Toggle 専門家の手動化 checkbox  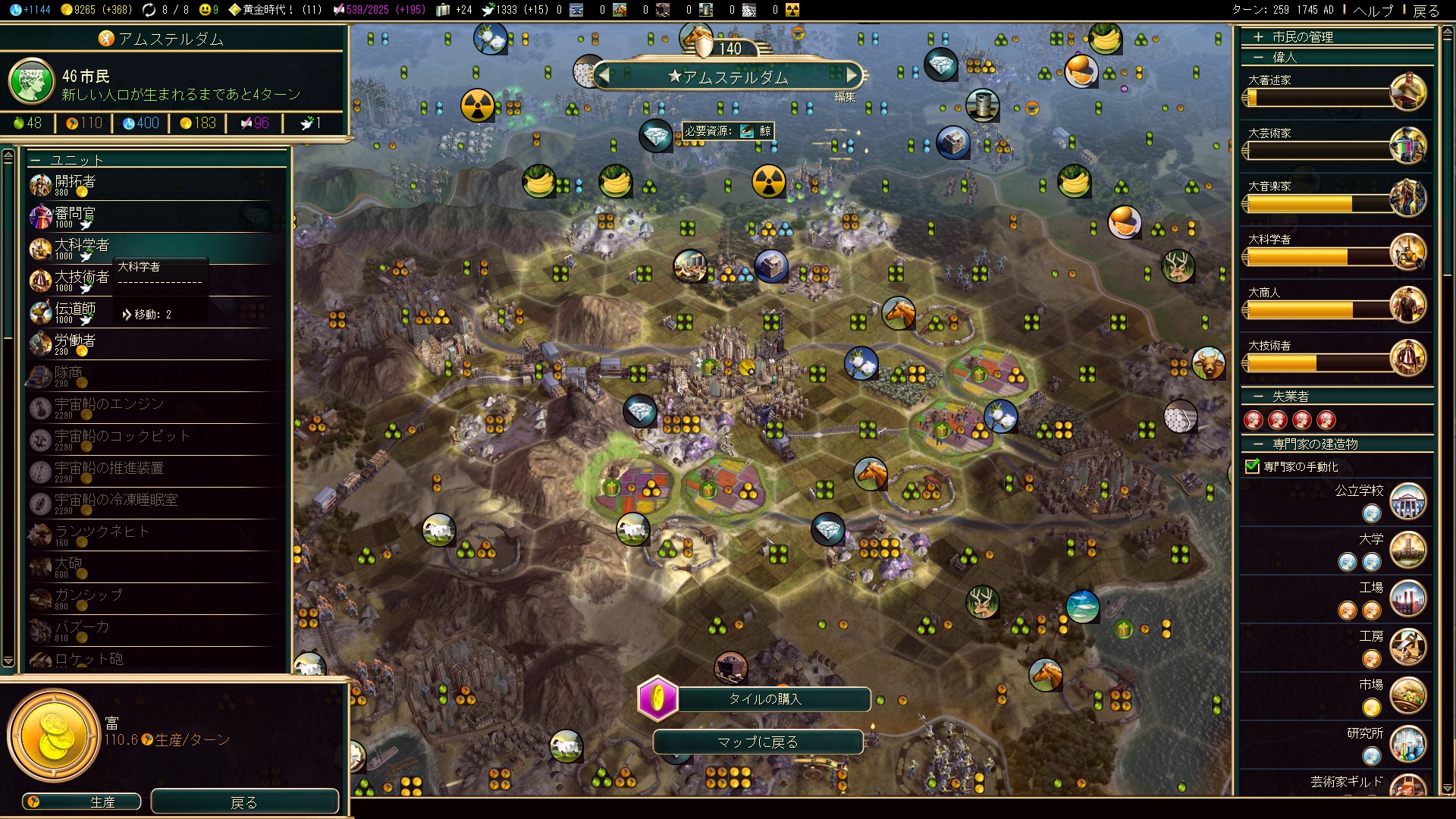click(x=1253, y=466)
